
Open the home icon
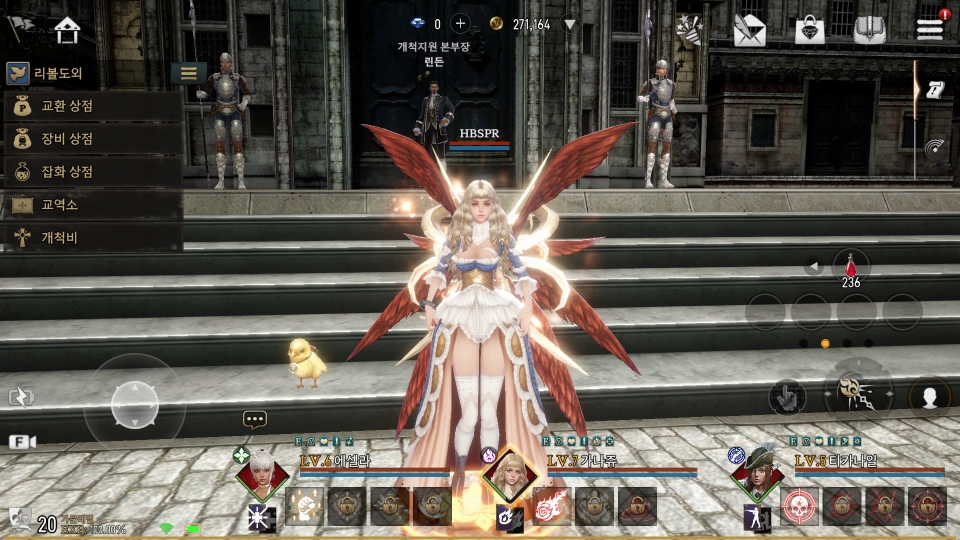67,30
